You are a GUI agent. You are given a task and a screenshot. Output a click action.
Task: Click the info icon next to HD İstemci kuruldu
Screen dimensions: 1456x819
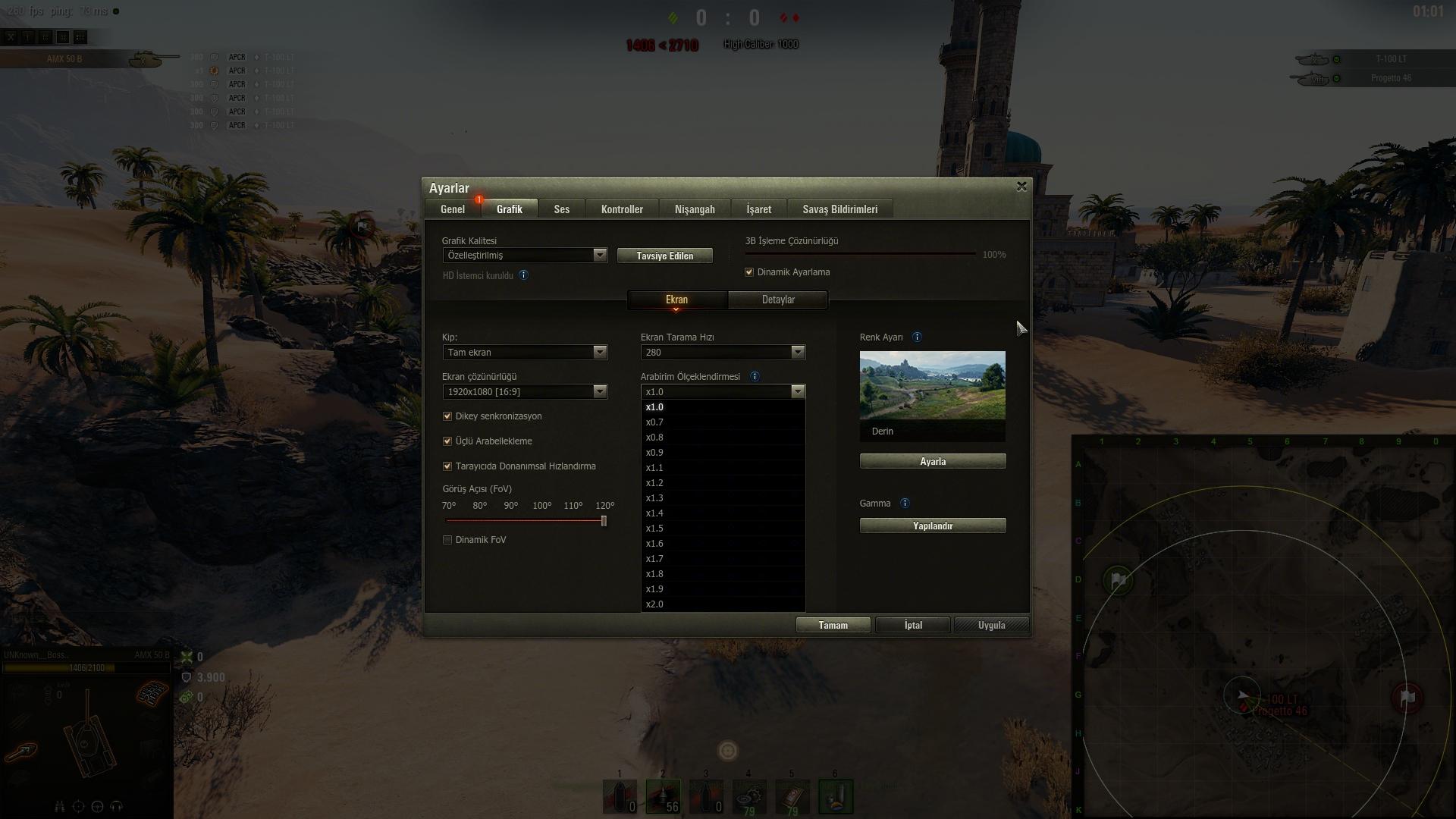pos(523,275)
